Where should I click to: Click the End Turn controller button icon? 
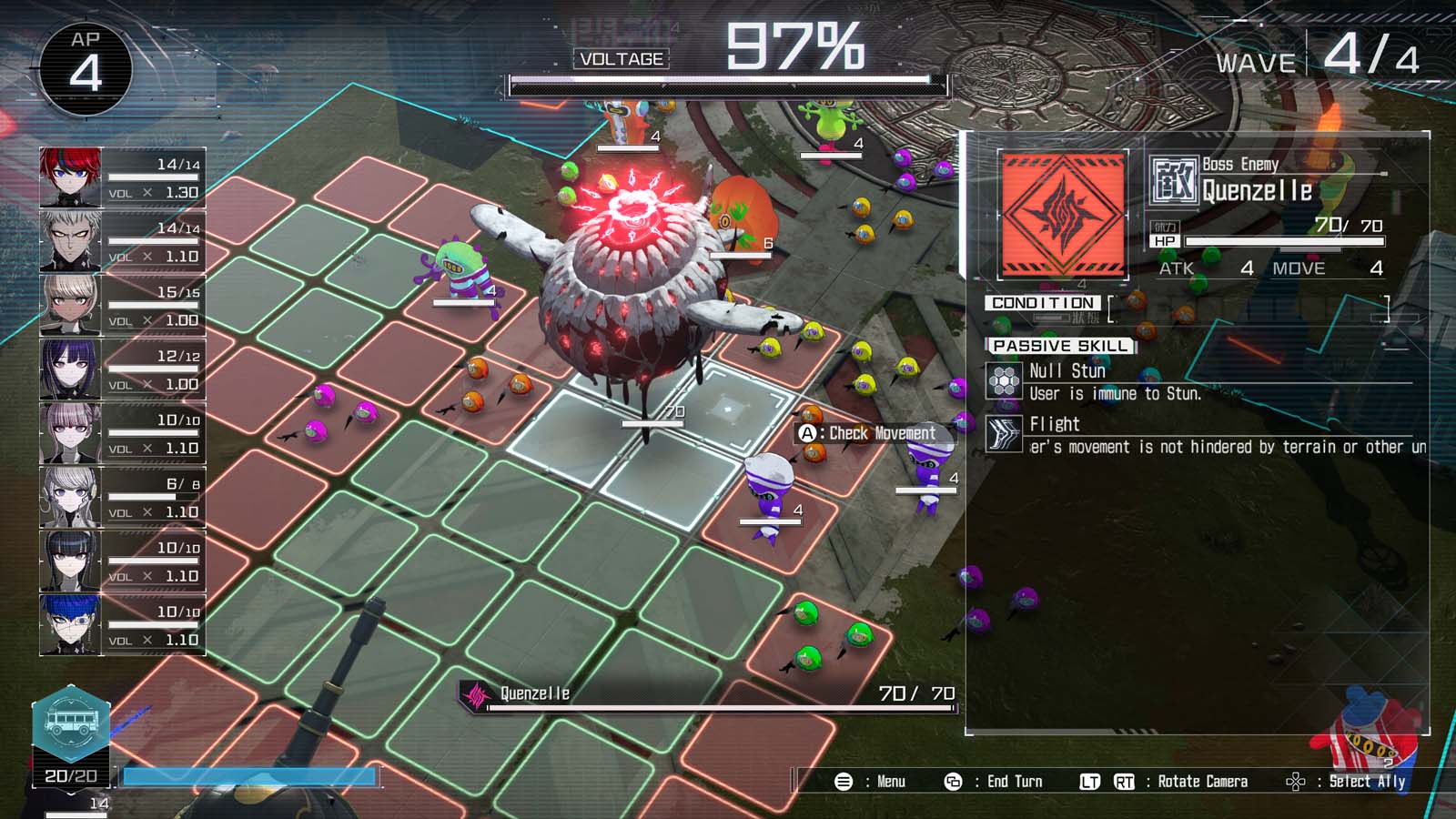click(x=952, y=781)
